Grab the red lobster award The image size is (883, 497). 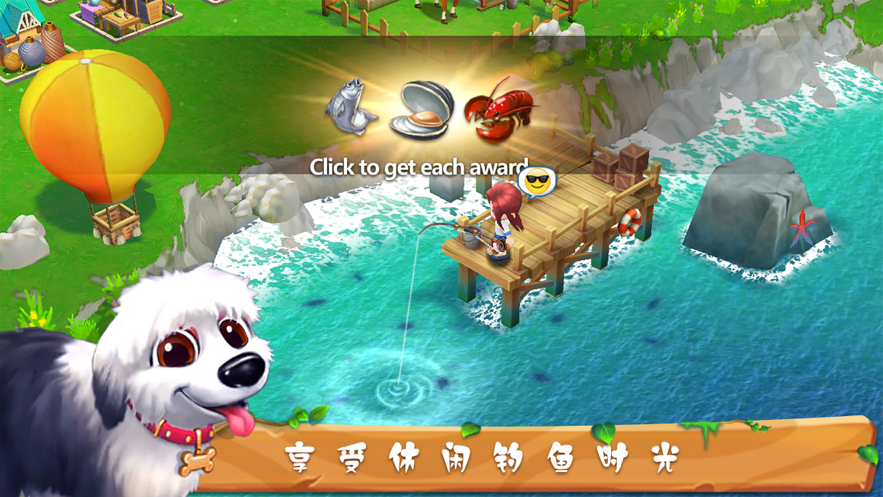tap(502, 108)
